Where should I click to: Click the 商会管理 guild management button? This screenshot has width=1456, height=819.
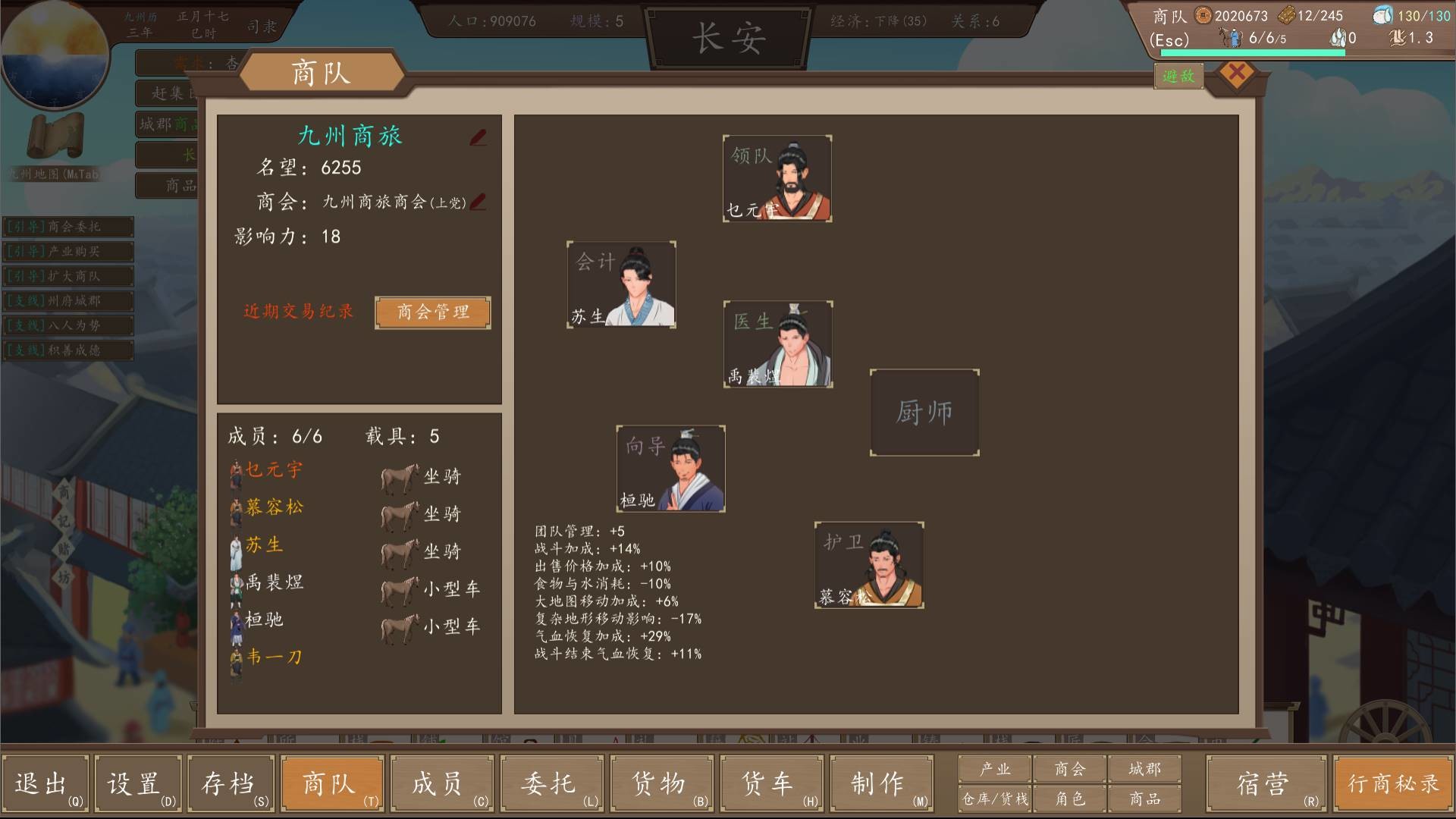coord(431,312)
